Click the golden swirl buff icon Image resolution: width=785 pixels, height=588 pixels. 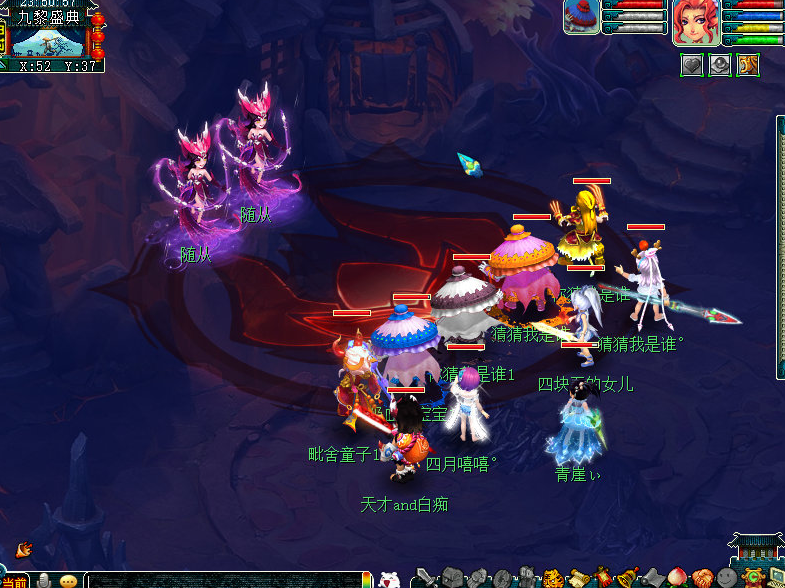click(748, 66)
